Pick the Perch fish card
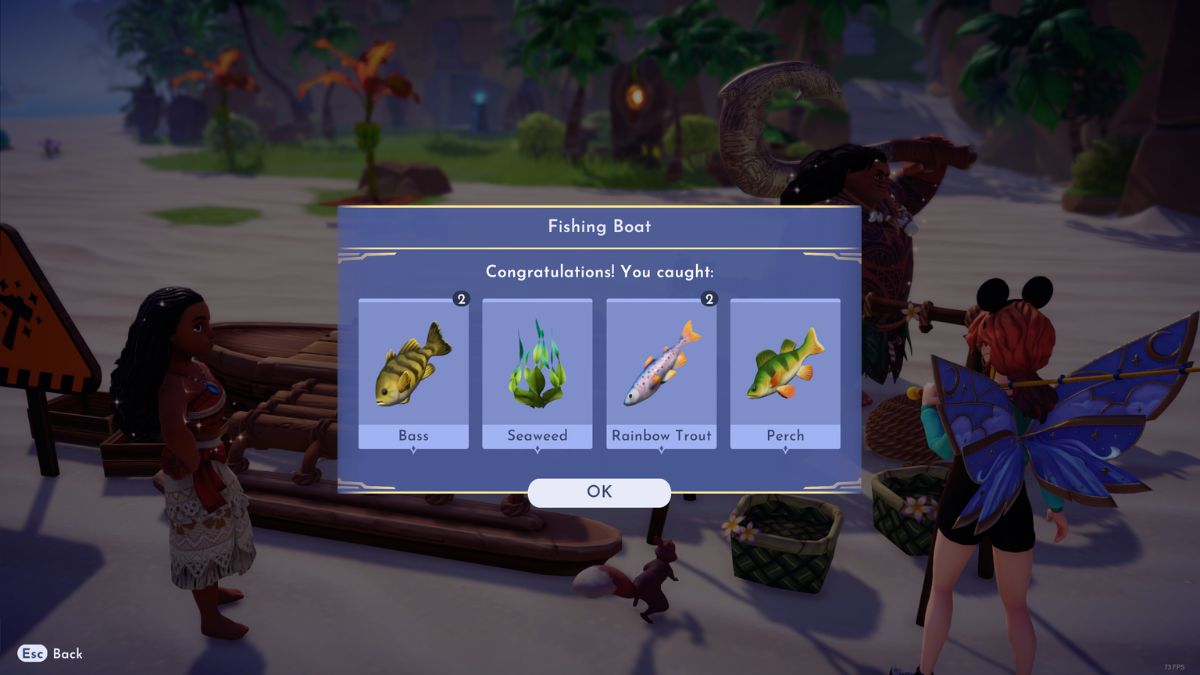The image size is (1200, 675). (785, 373)
